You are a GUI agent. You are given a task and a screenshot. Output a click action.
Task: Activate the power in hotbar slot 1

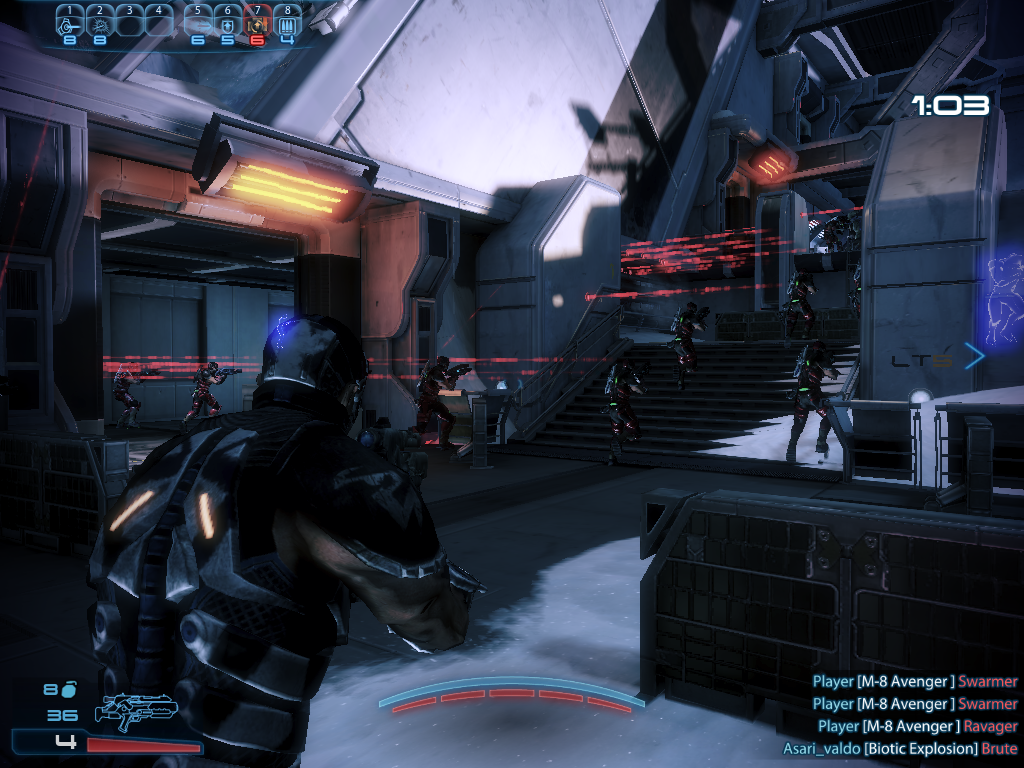[x=70, y=21]
